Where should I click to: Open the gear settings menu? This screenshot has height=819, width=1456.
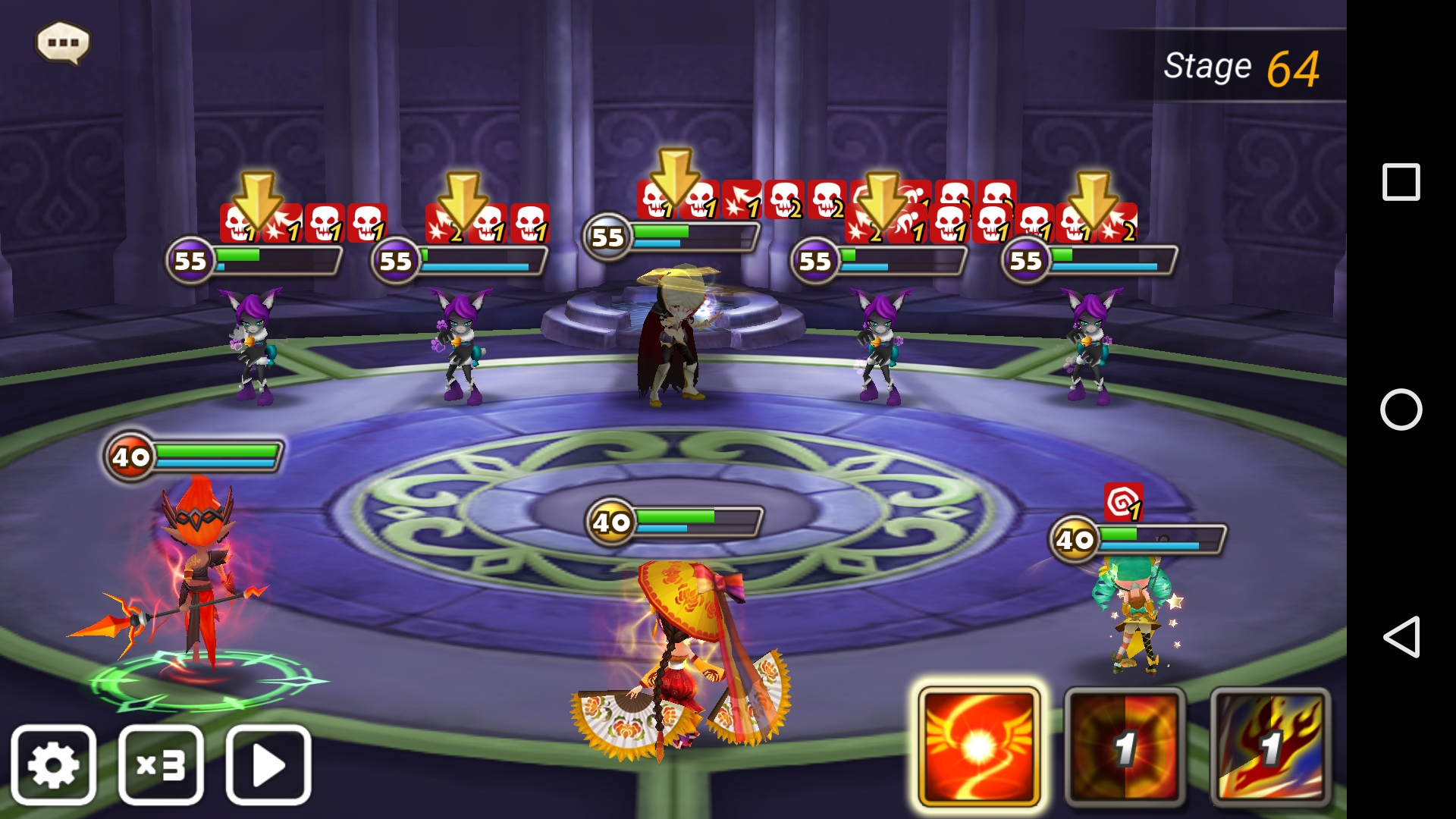(x=54, y=764)
